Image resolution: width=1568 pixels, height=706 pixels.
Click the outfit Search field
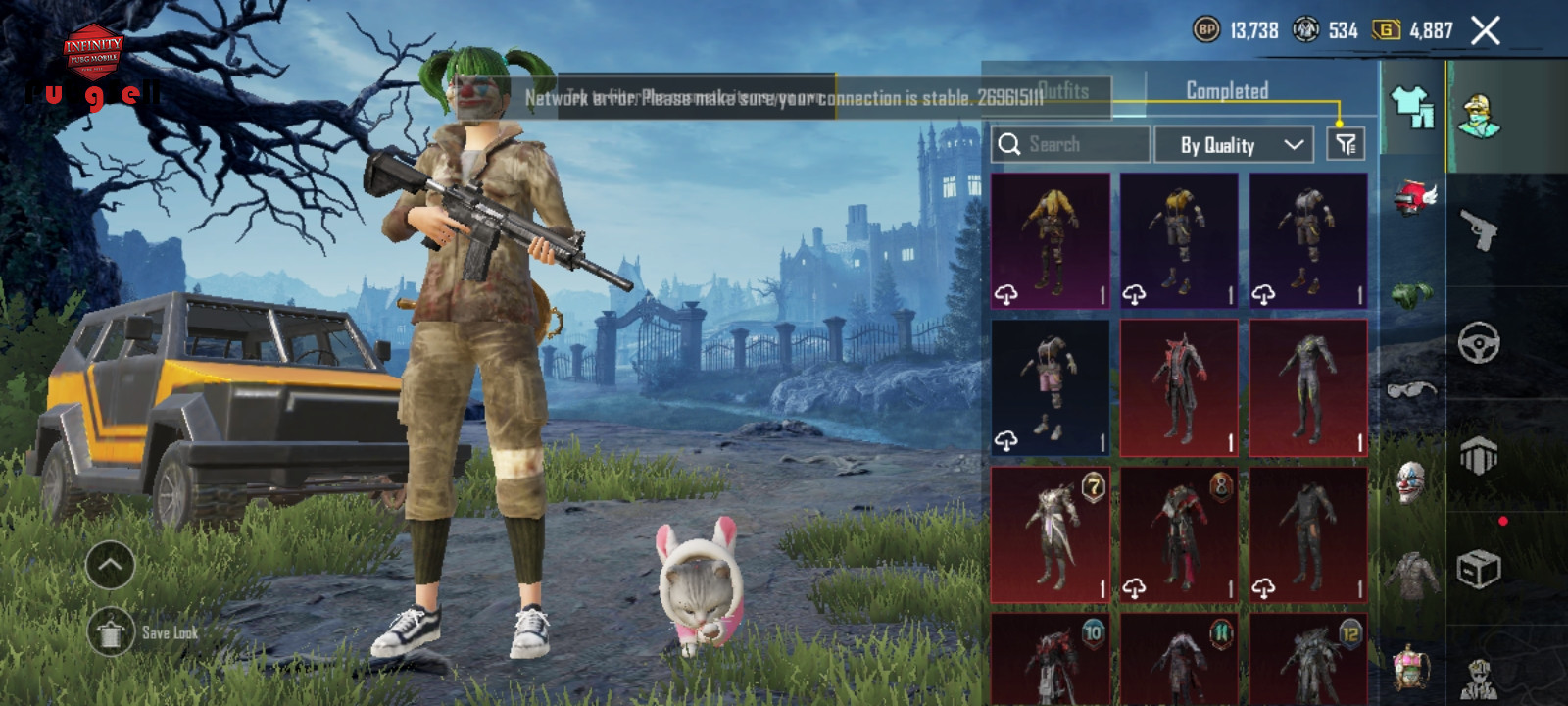pos(1070,145)
